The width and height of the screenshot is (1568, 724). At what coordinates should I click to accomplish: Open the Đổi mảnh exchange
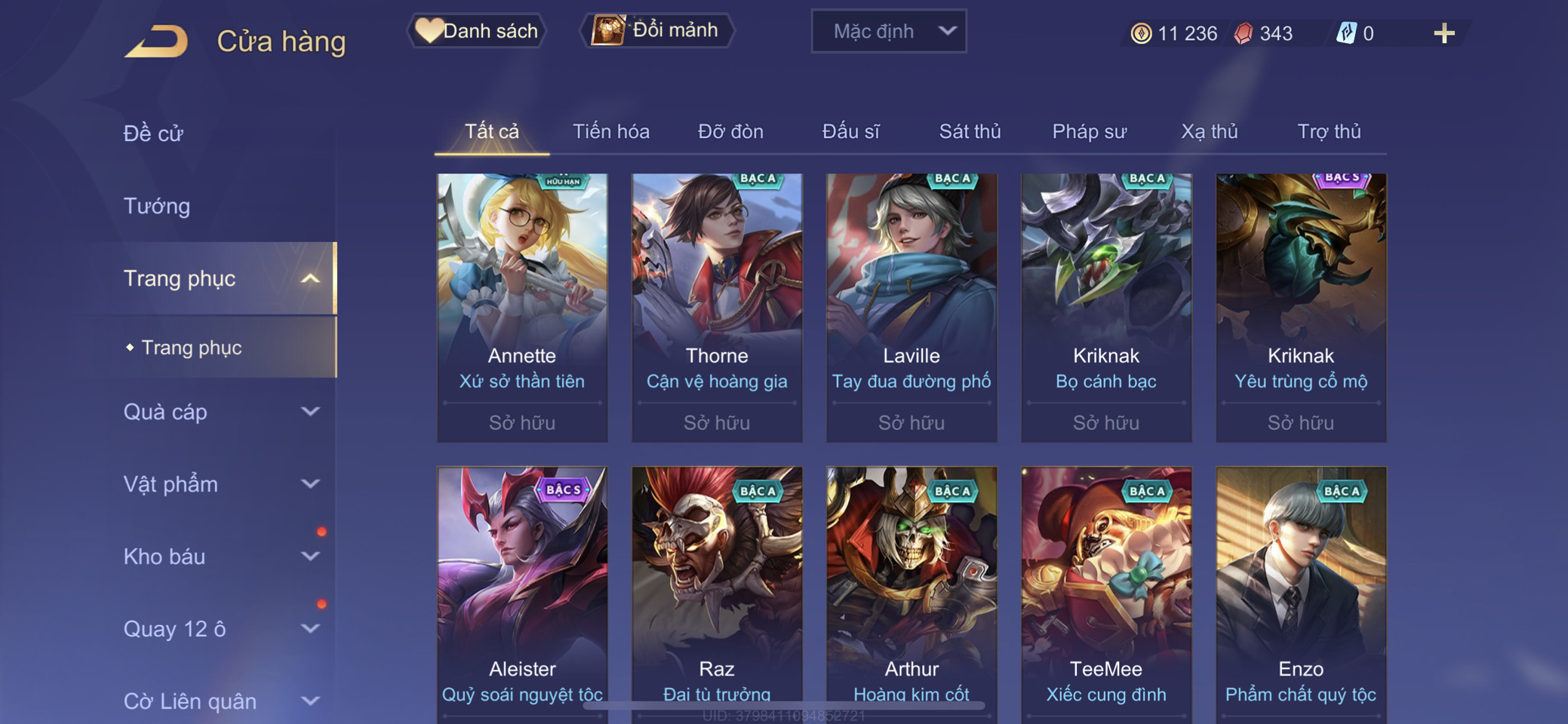[656, 30]
